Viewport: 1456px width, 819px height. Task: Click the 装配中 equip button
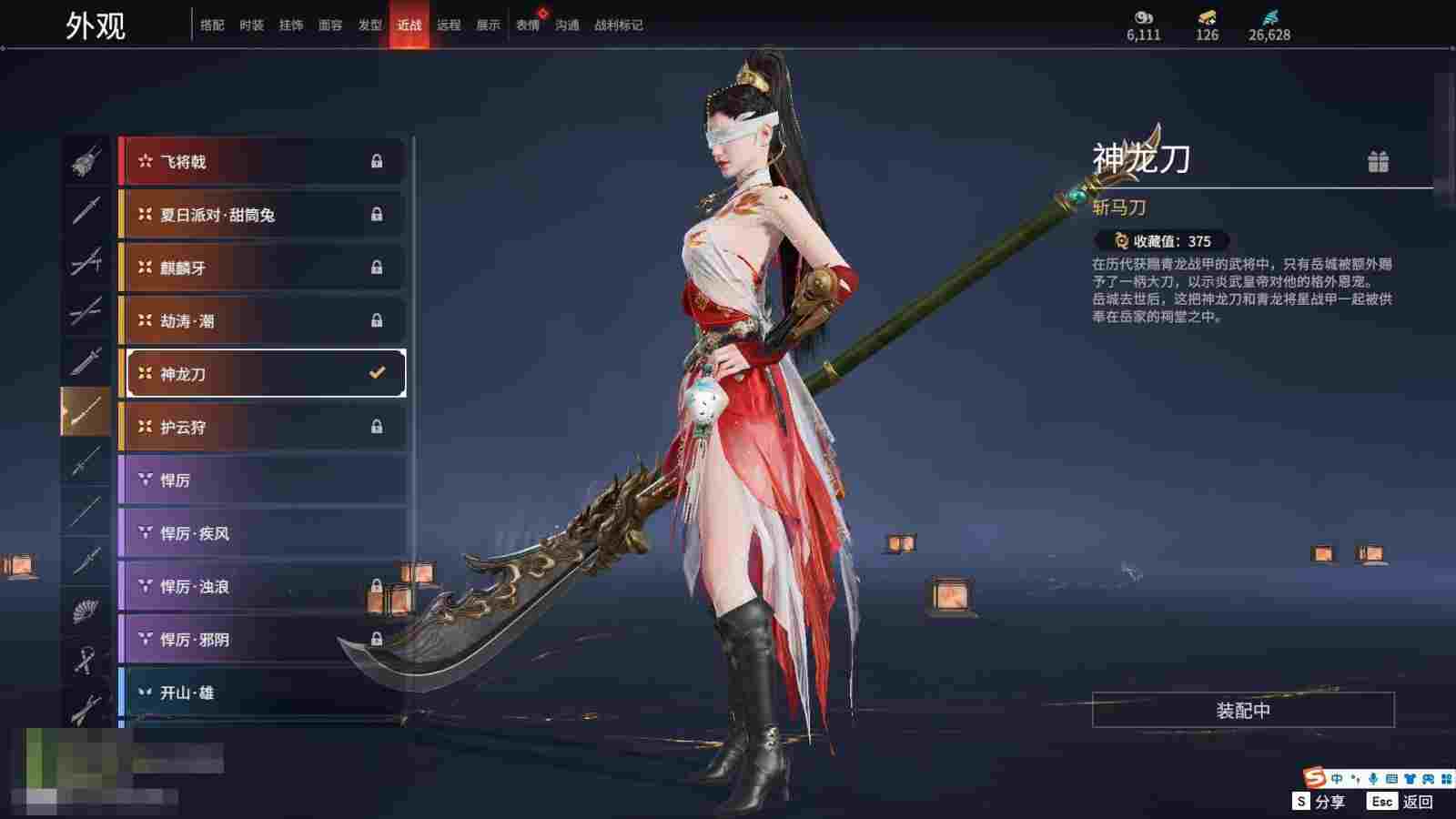point(1243,710)
